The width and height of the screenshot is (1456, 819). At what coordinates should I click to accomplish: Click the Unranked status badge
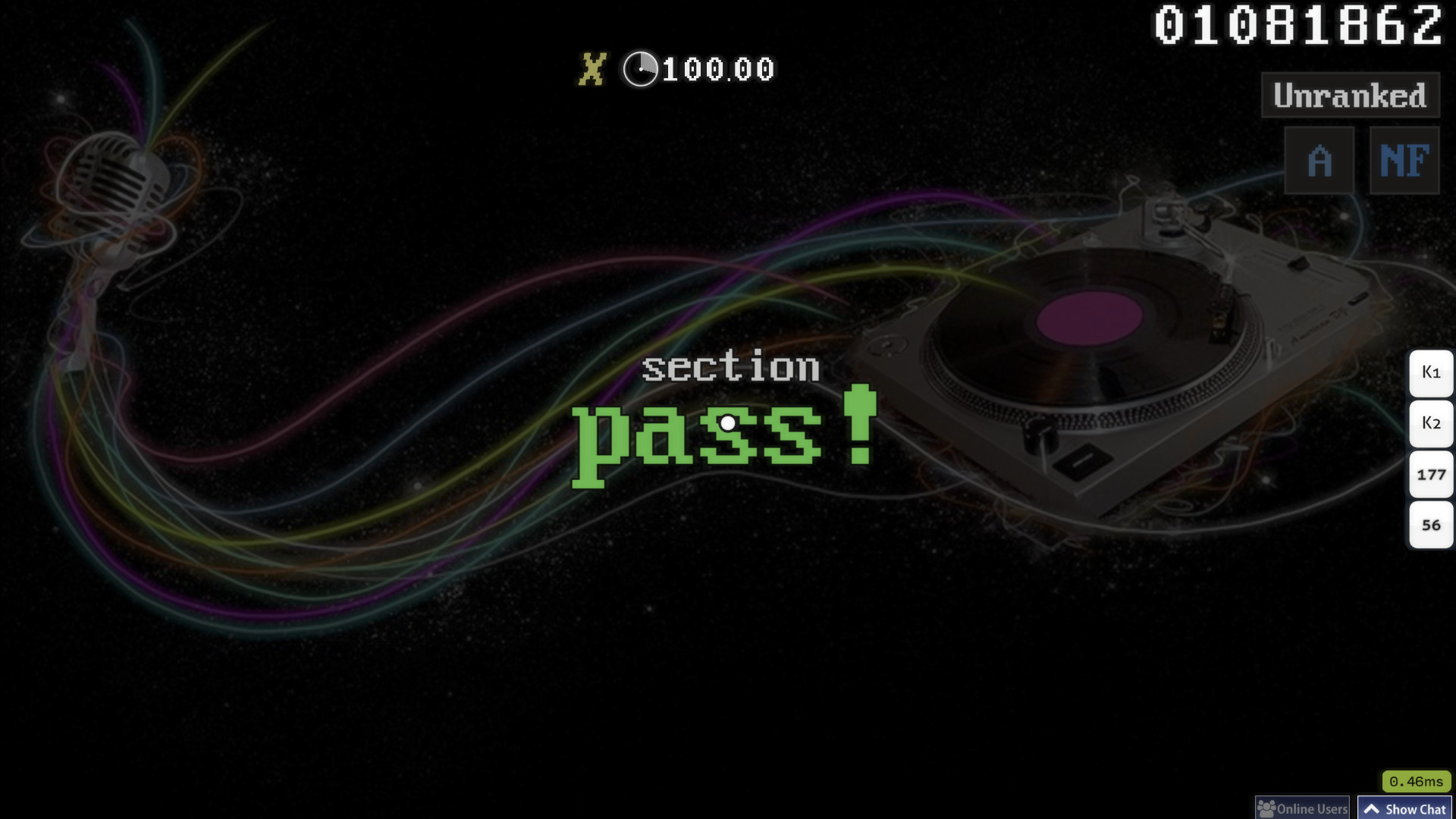(1350, 96)
